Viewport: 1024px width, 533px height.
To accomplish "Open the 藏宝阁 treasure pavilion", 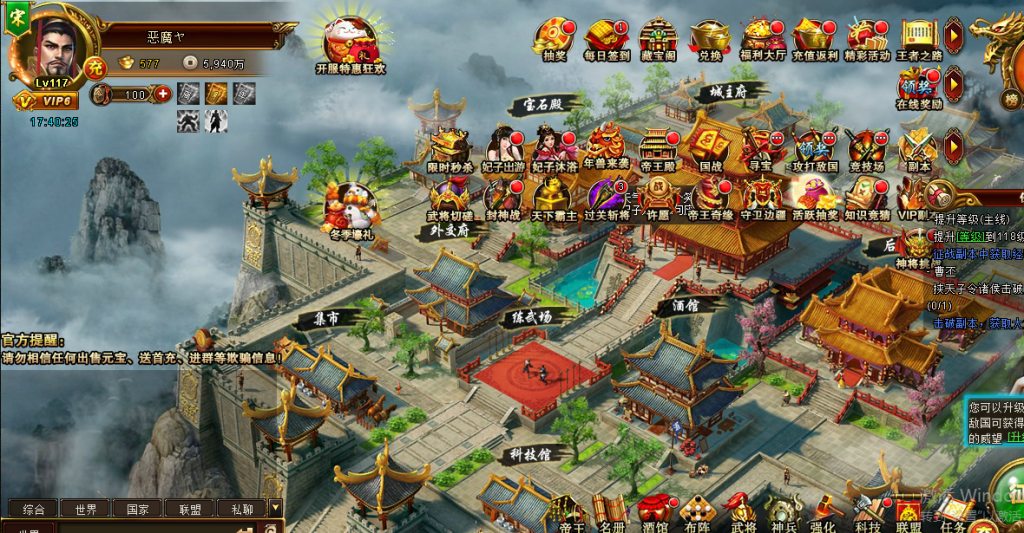I will [x=658, y=38].
